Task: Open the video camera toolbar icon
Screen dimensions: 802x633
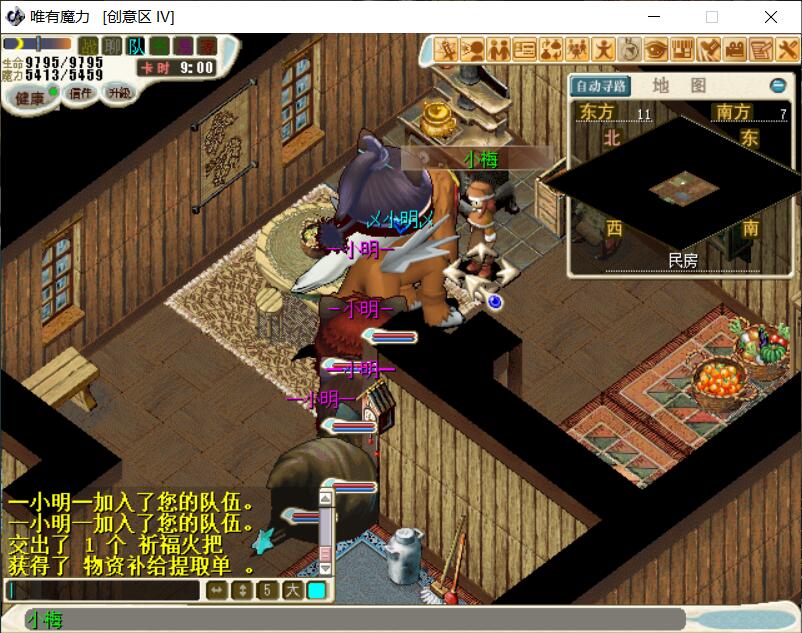Action: click(x=735, y=49)
